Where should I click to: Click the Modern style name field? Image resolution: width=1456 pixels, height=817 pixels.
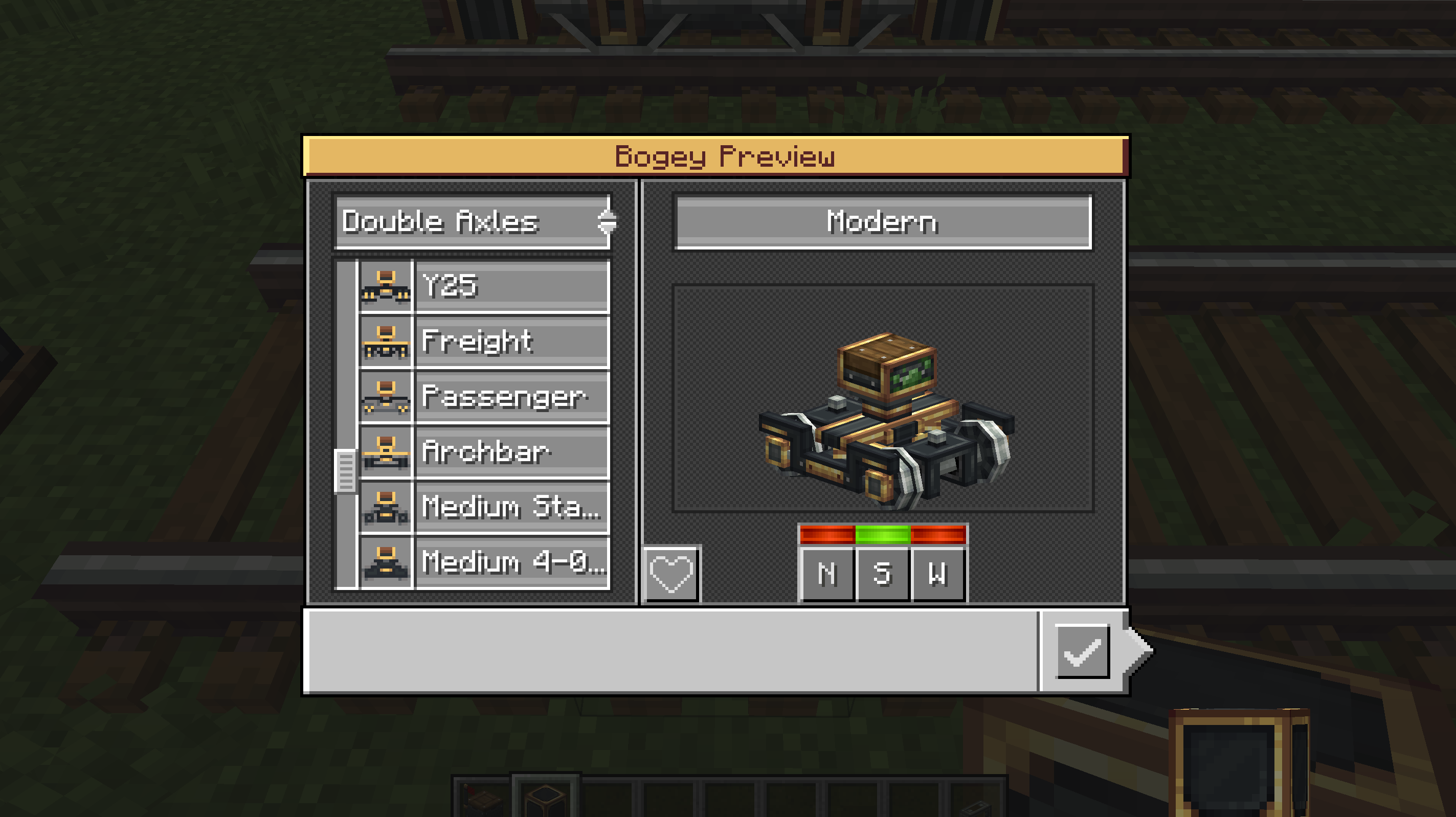click(883, 222)
